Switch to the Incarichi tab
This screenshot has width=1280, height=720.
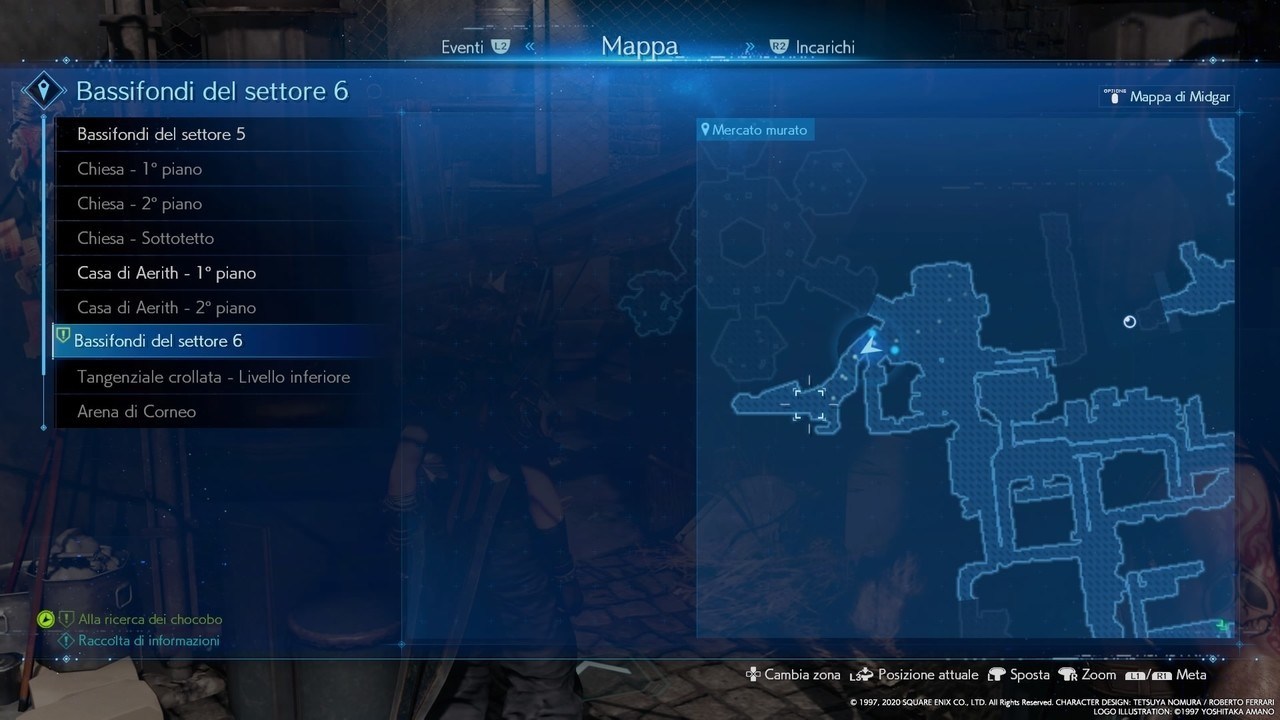825,47
